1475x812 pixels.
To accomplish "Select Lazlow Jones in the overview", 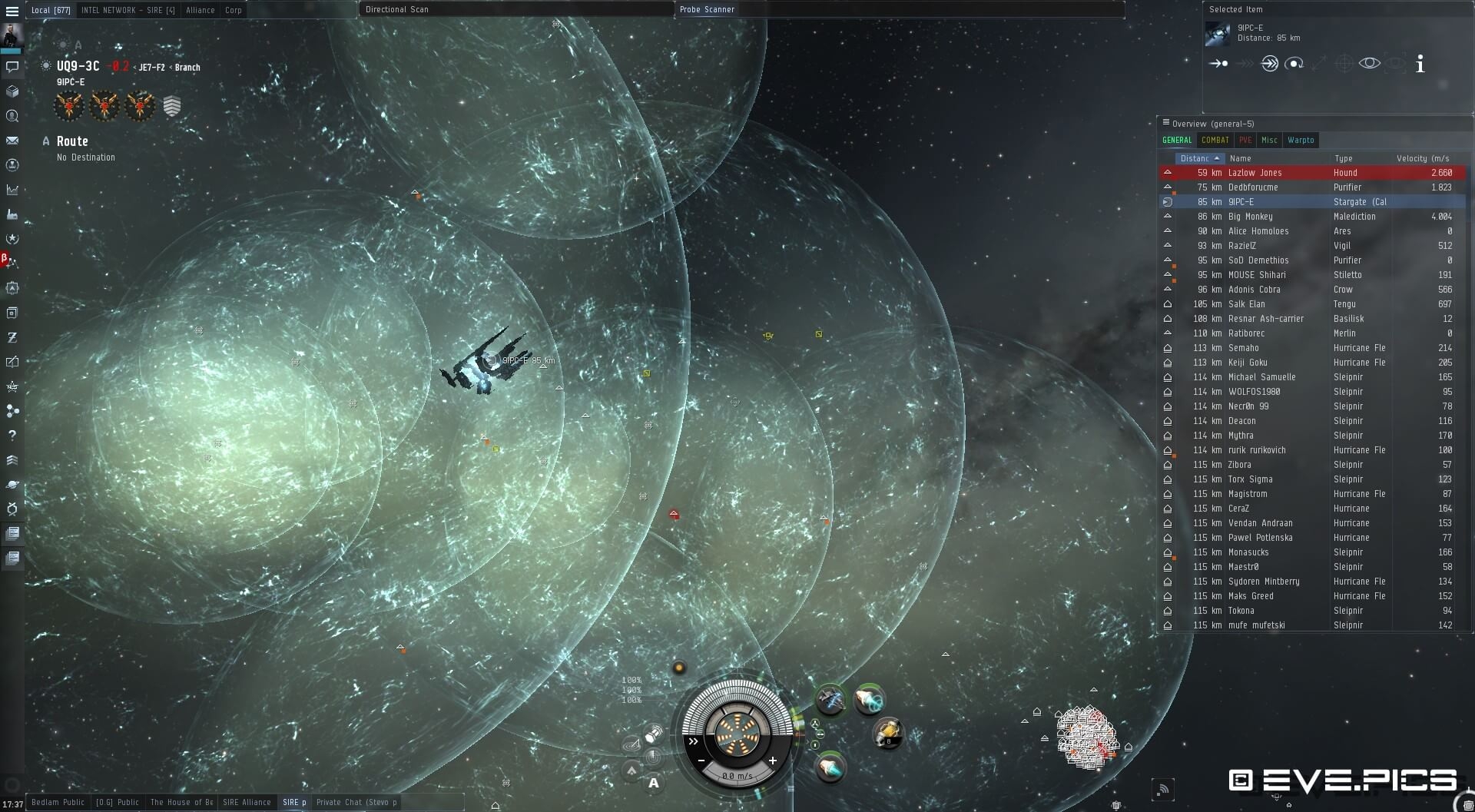I will click(1255, 173).
